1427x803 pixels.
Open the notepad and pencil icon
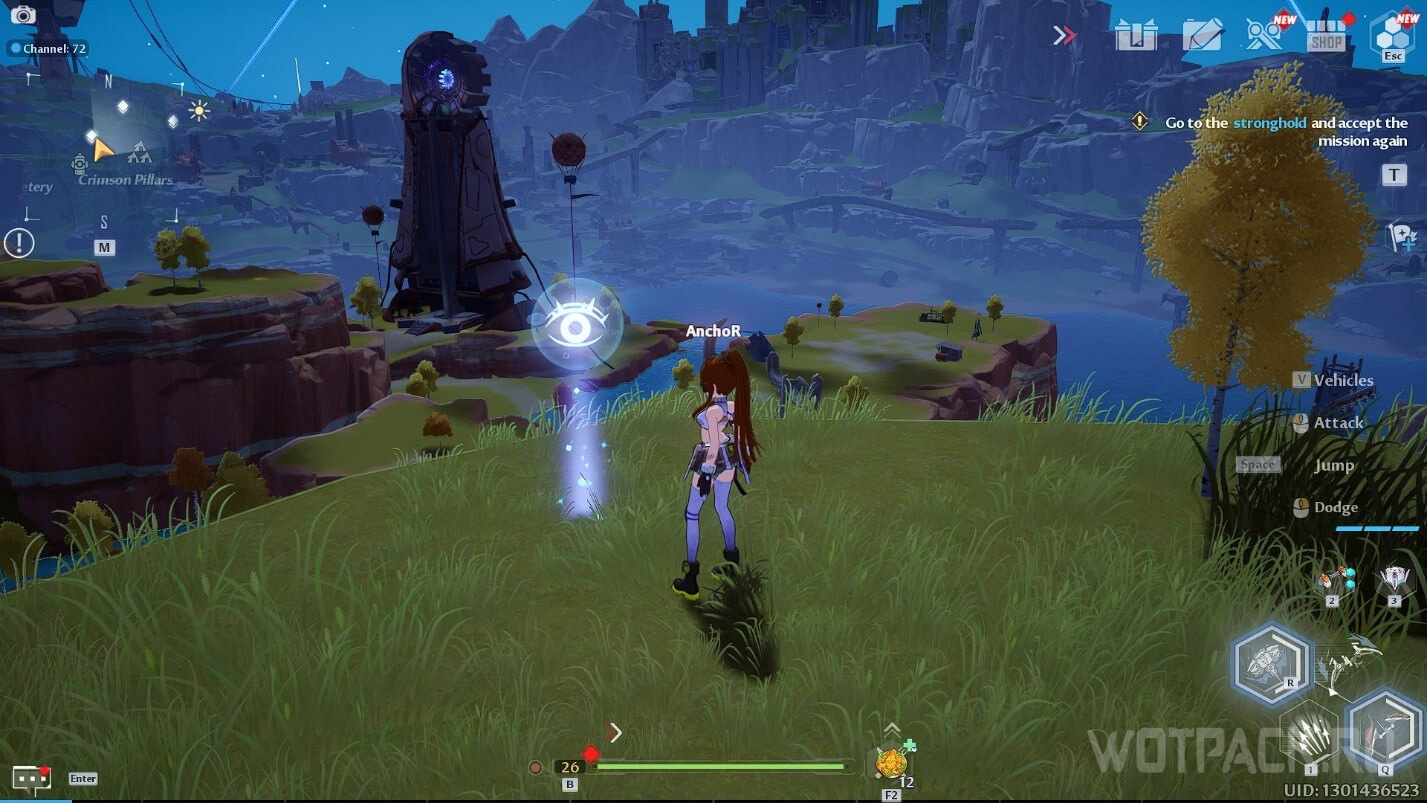1202,36
